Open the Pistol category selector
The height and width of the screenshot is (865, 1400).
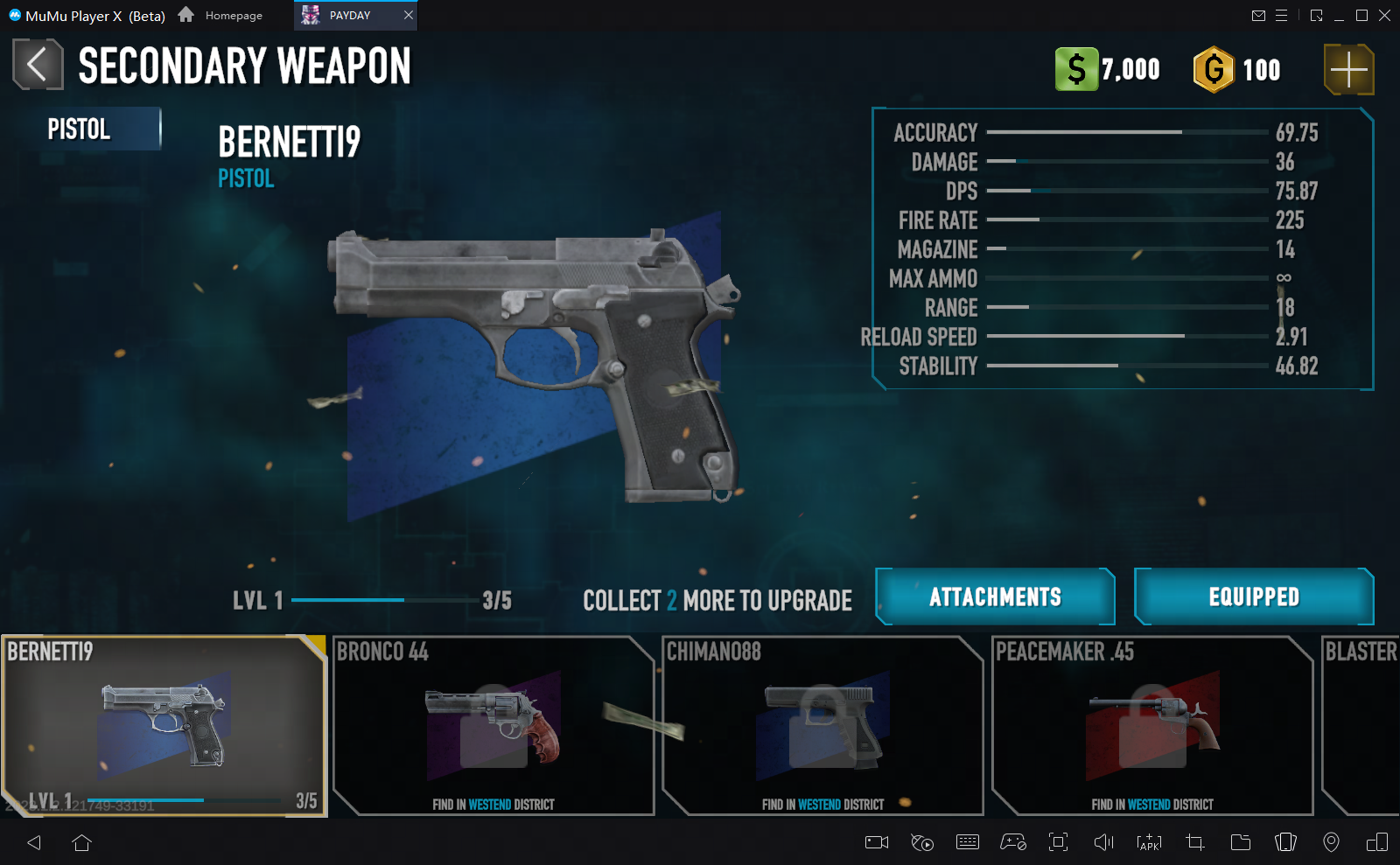82,128
